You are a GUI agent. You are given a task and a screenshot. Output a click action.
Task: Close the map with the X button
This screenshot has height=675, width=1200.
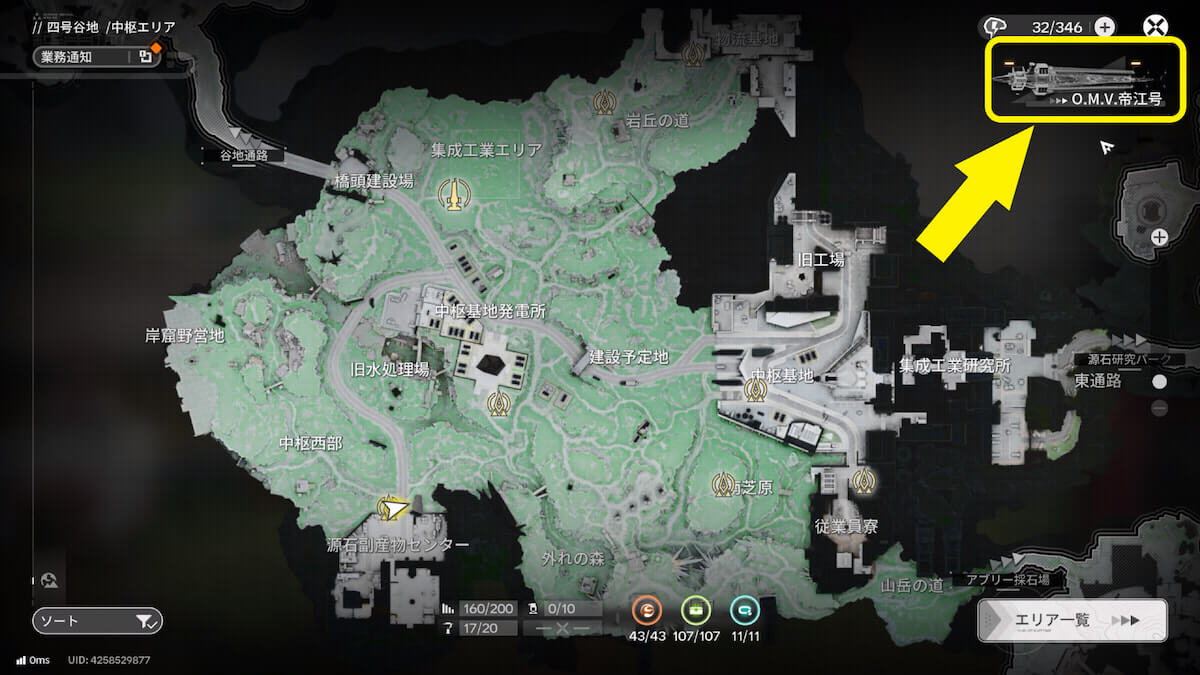(x=1156, y=27)
